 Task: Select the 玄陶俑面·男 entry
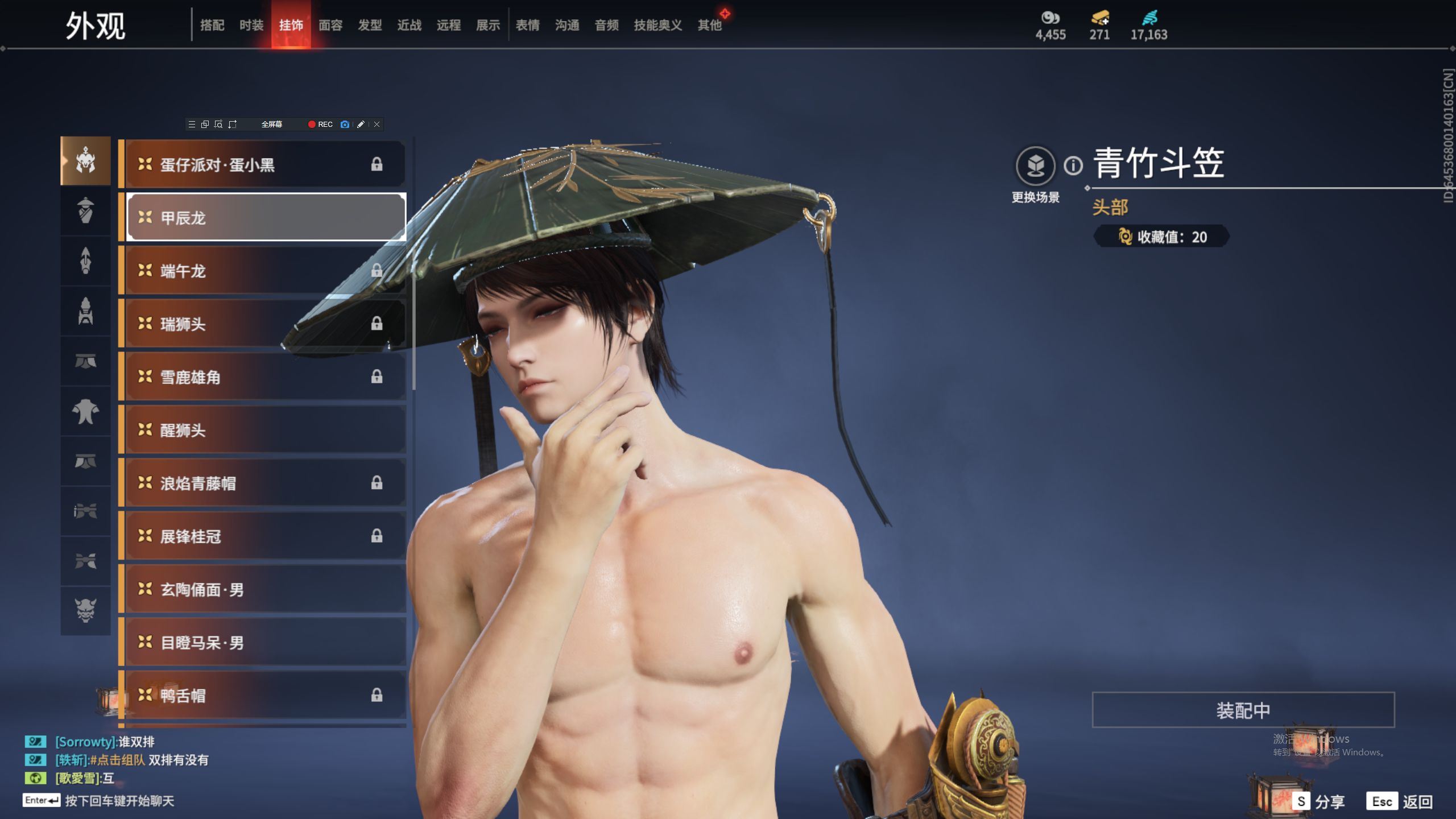coord(266,589)
